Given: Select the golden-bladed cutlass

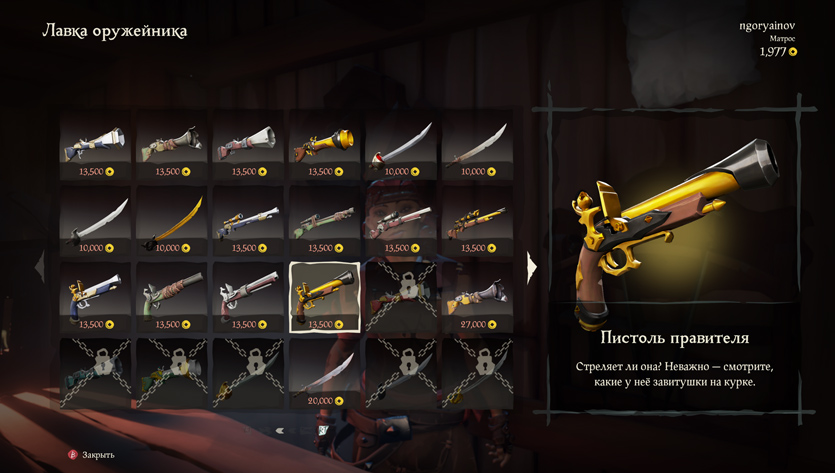Looking at the screenshot, I should [172, 222].
